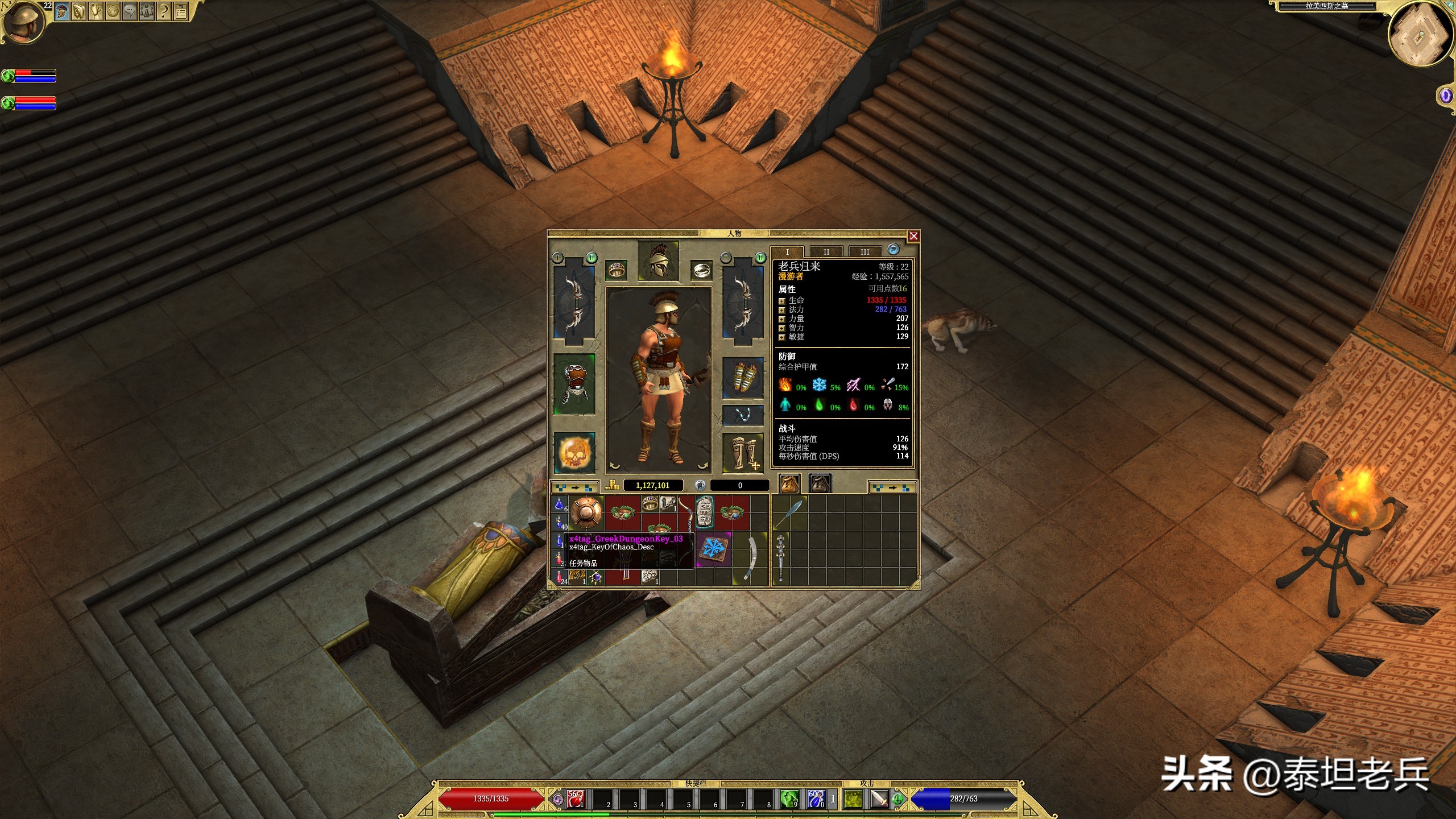1456x819 pixels.
Task: Click the circular minimap
Action: coord(1420,35)
